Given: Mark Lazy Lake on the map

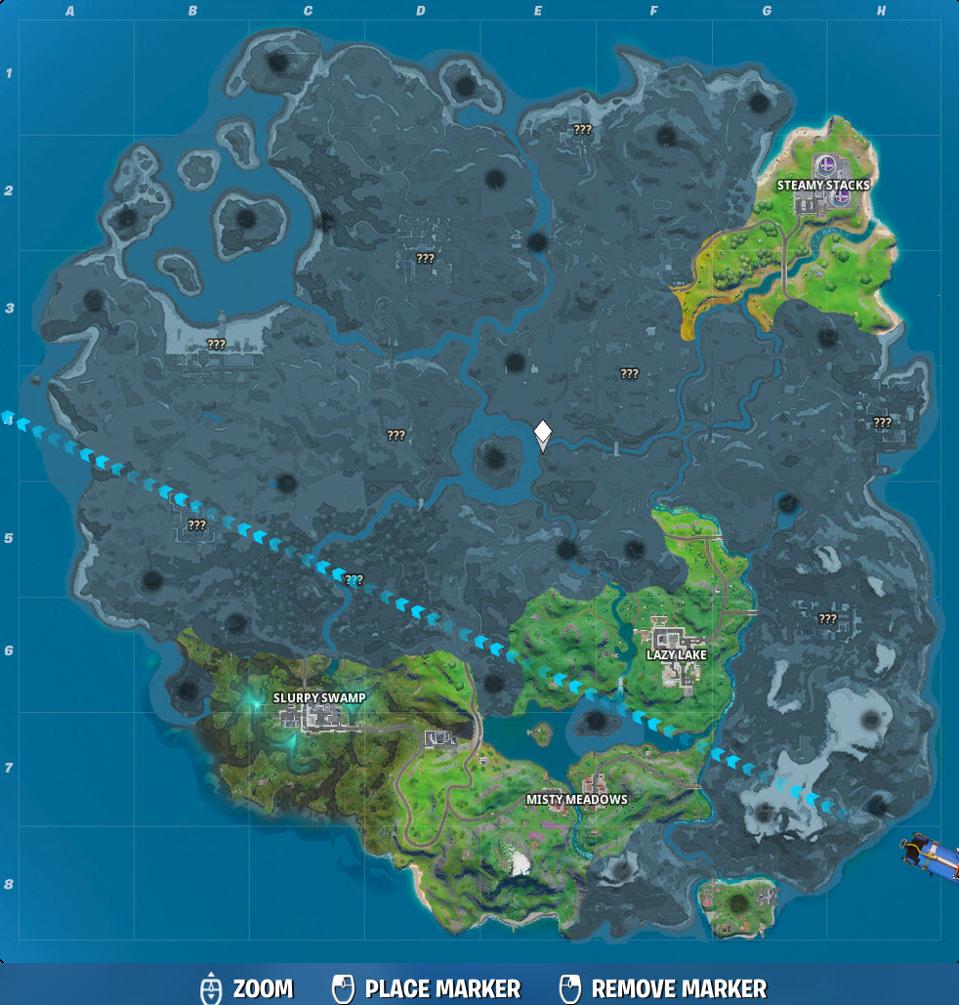Looking at the screenshot, I should (677, 655).
